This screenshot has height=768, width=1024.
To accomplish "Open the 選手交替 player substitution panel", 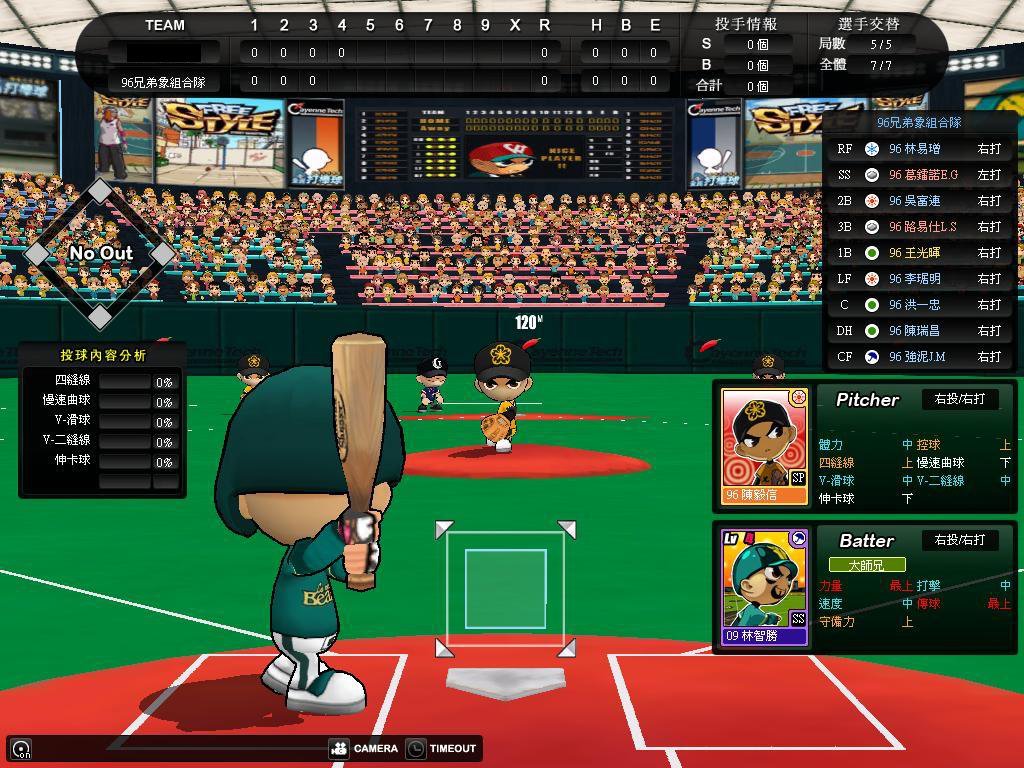I will 867,23.
